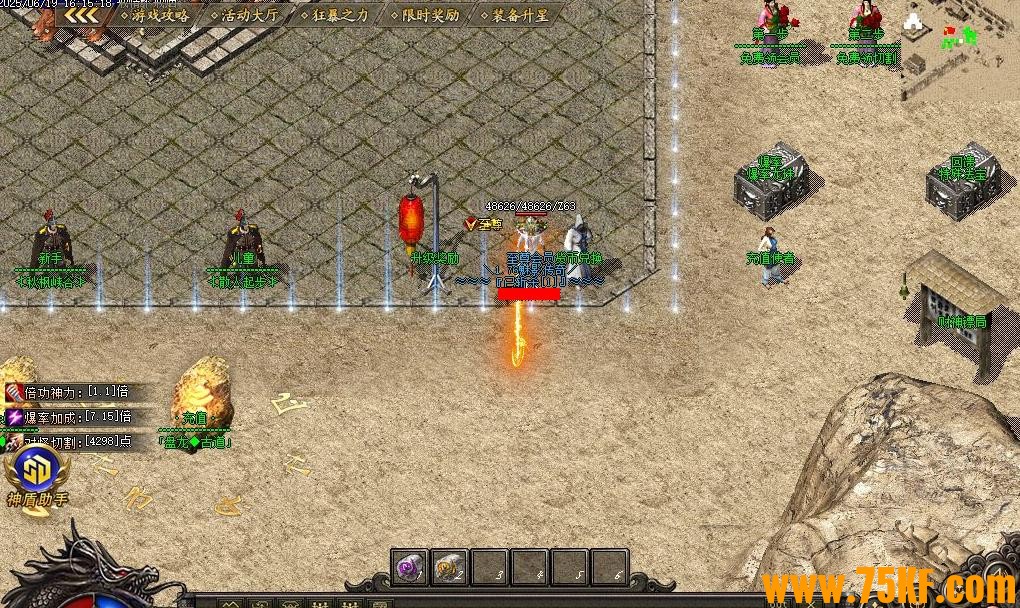Open the 神盾助手 assistant icon
1020x608 pixels.
pos(36,473)
